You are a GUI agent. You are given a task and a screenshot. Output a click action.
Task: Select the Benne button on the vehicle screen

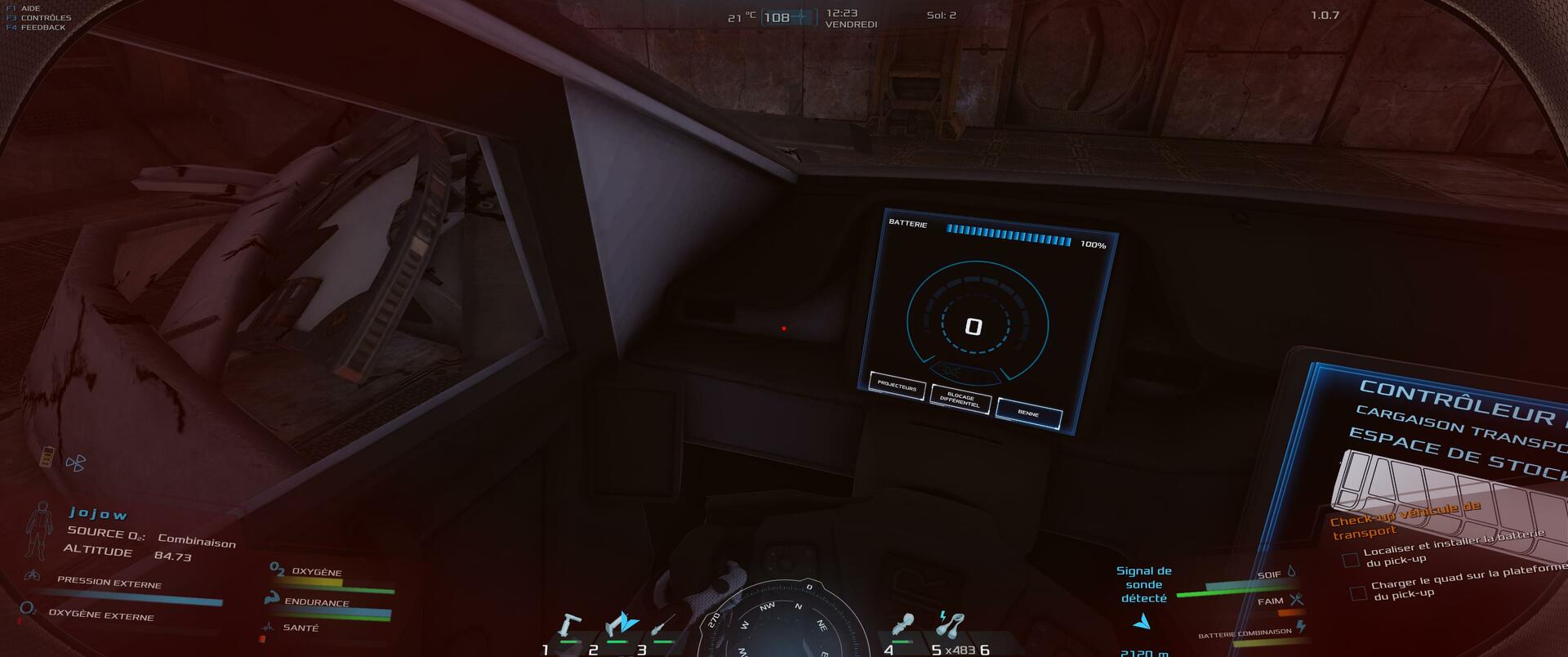[1028, 413]
